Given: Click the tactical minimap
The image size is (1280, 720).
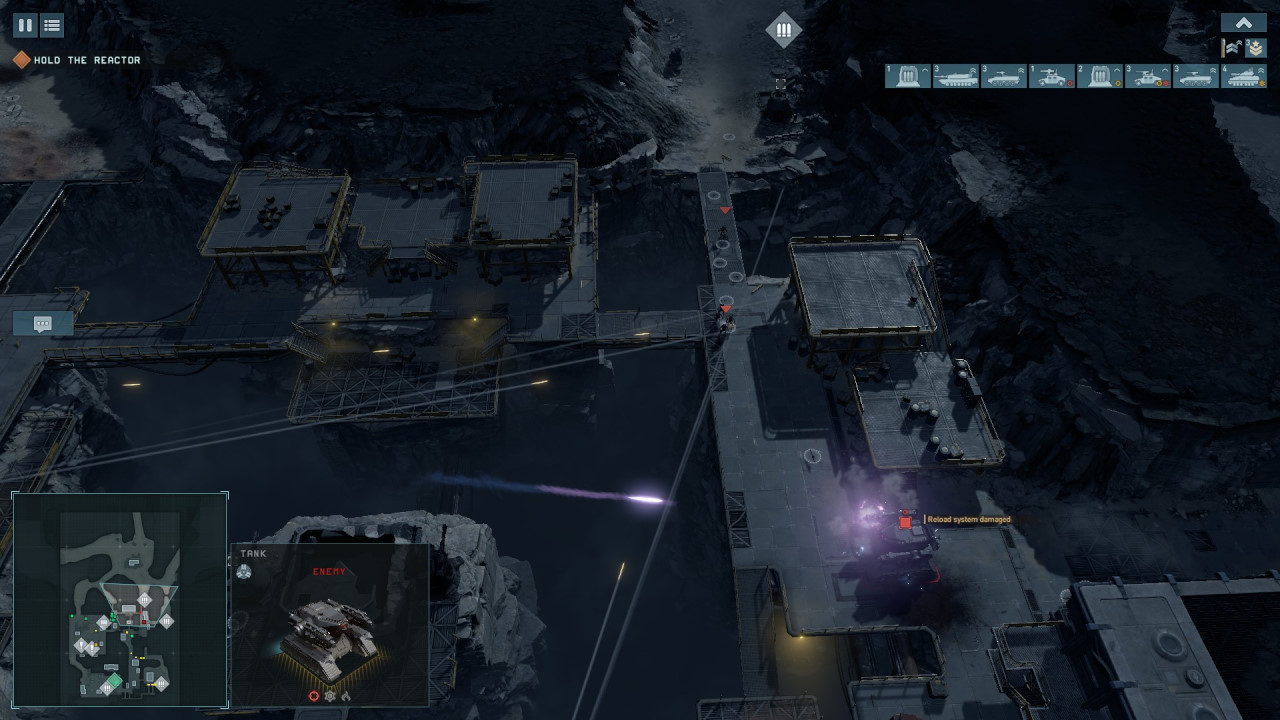Looking at the screenshot, I should pyautogui.click(x=120, y=600).
